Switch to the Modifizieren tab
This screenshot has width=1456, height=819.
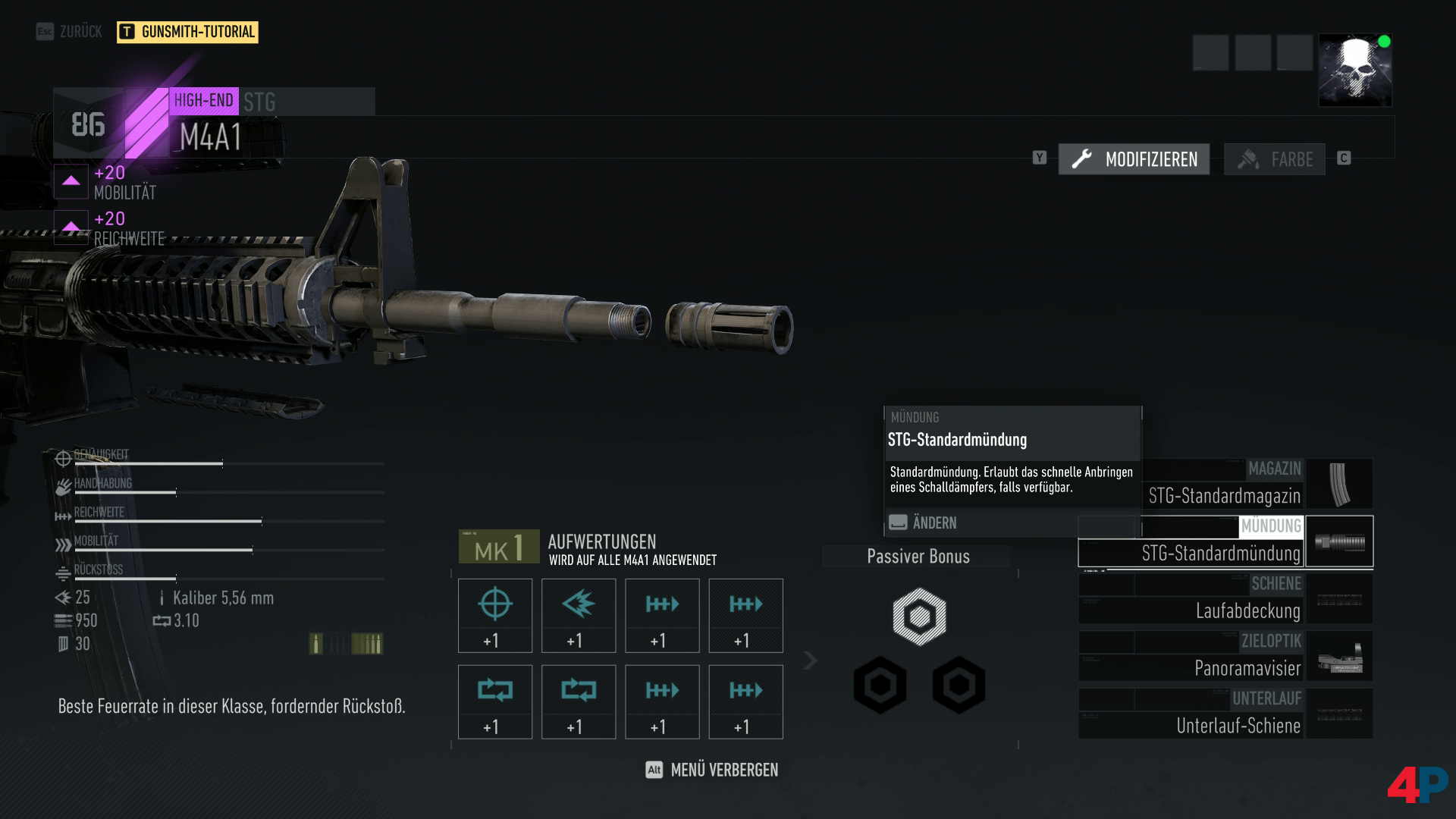tap(1134, 159)
